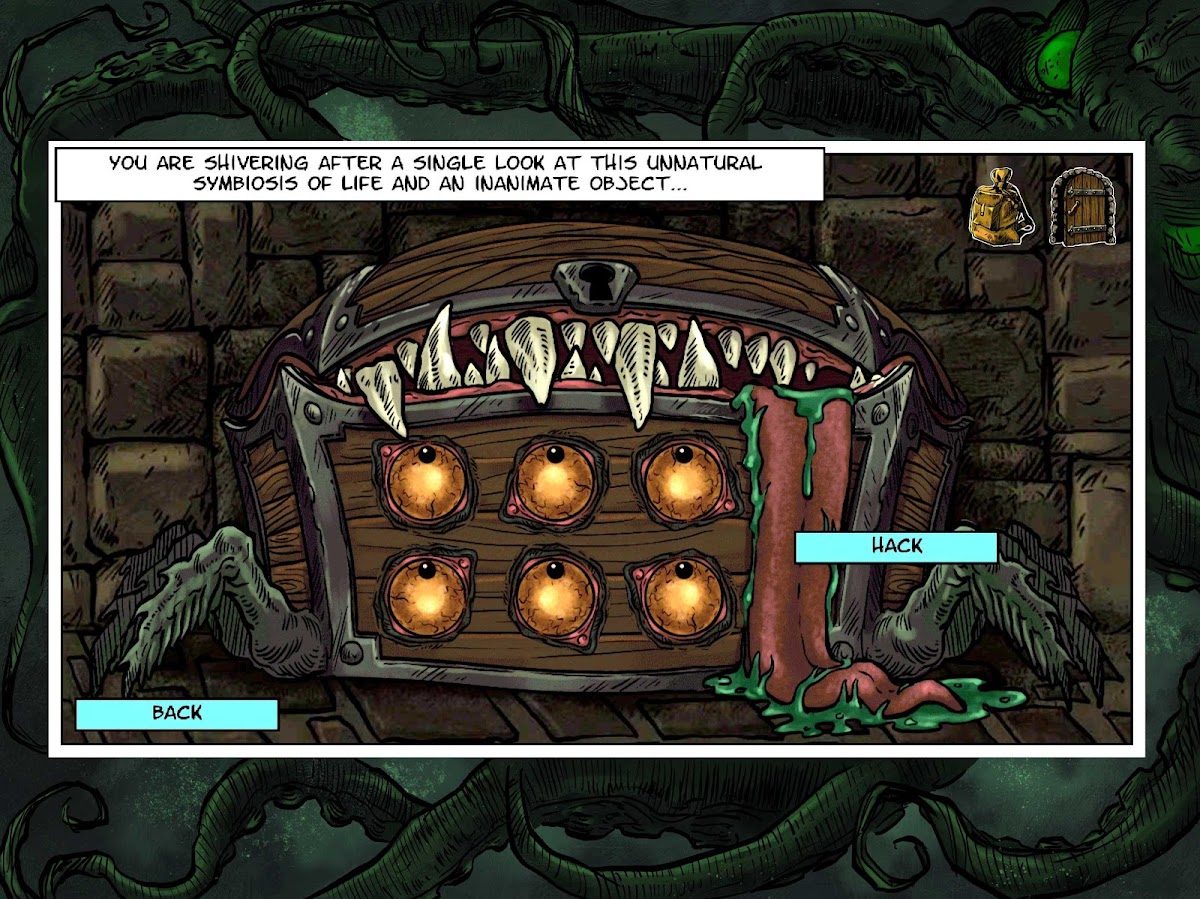
Task: Choose the Hack option
Action: (896, 546)
